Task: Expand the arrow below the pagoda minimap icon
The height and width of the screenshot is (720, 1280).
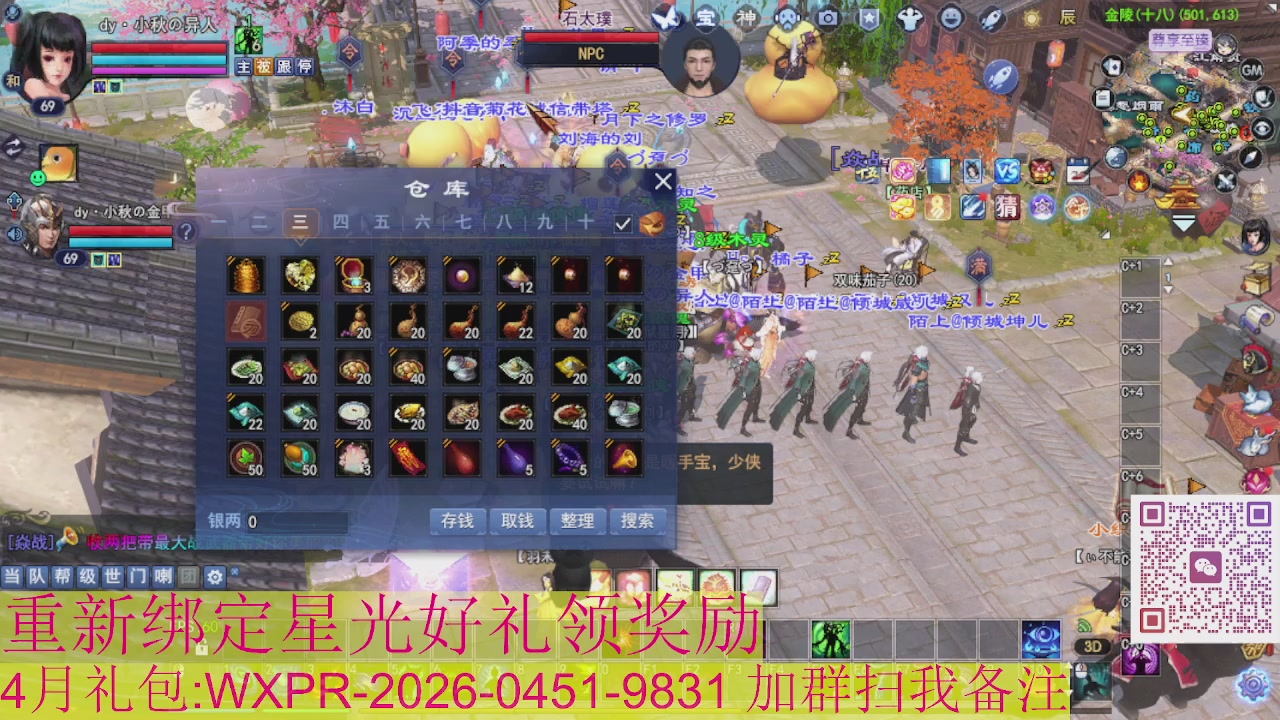Action: (1184, 223)
